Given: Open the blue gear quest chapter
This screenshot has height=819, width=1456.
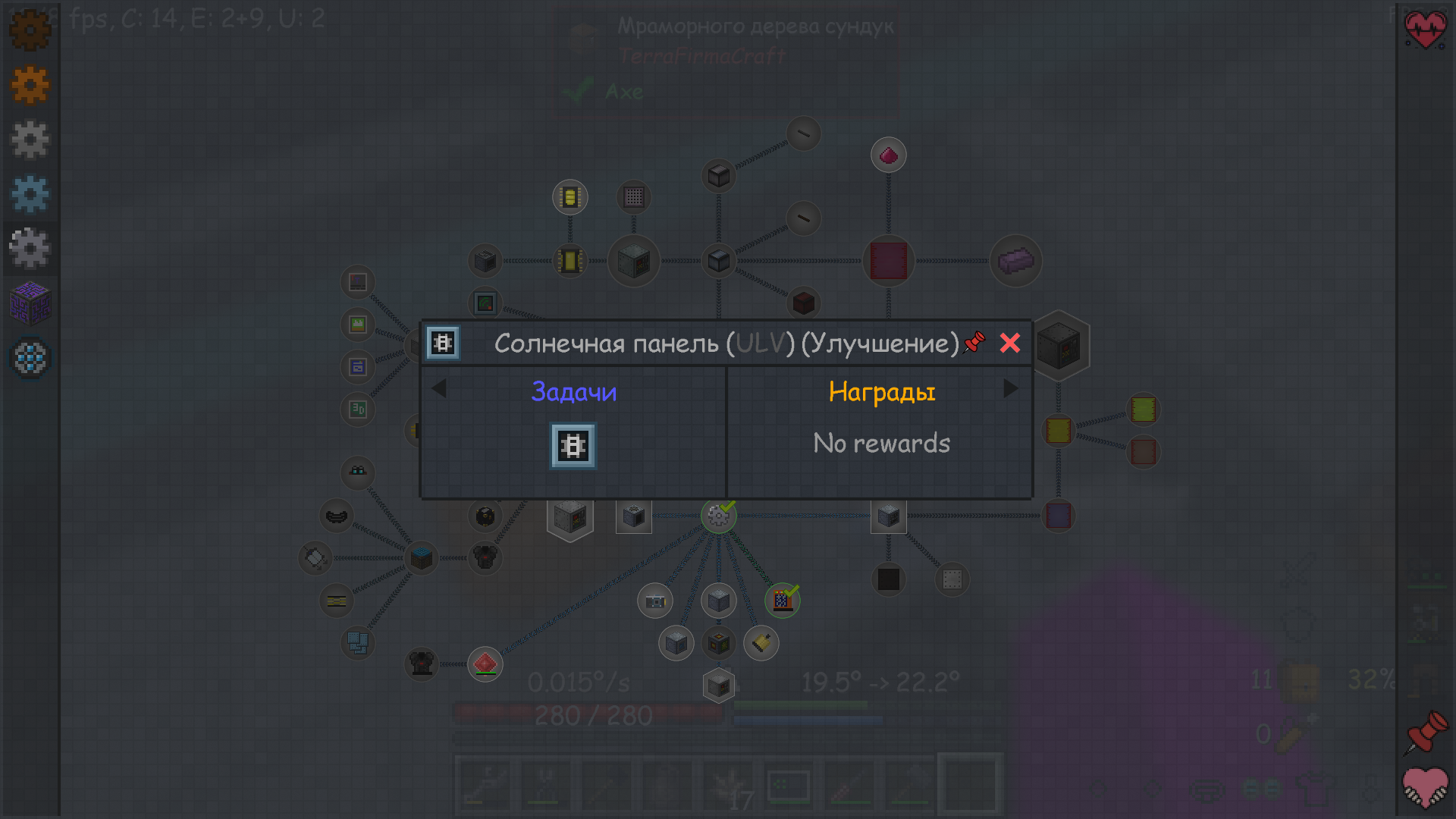Looking at the screenshot, I should coord(30,194).
